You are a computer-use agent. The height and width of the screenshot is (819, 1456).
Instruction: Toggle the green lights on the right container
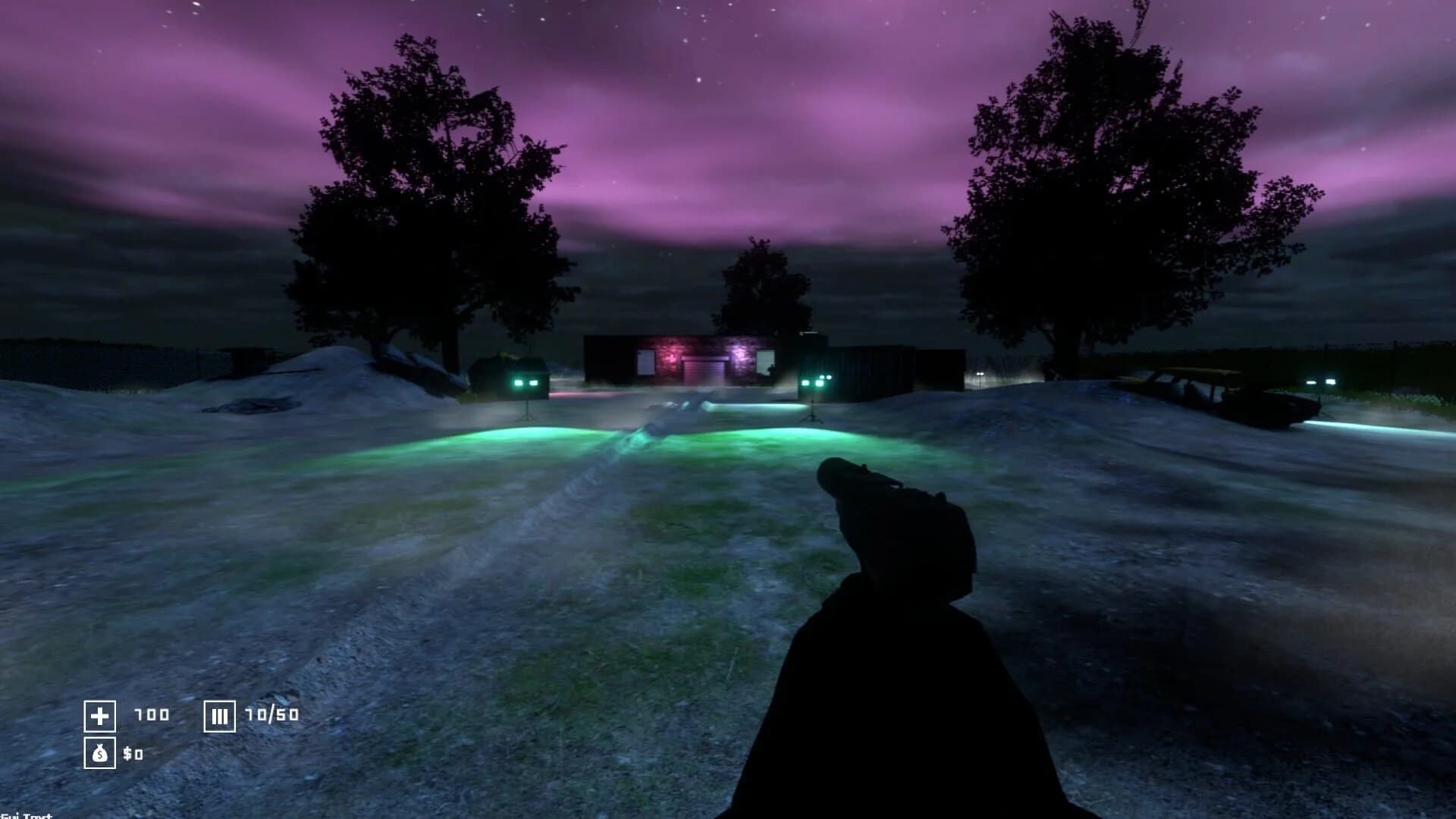[817, 381]
